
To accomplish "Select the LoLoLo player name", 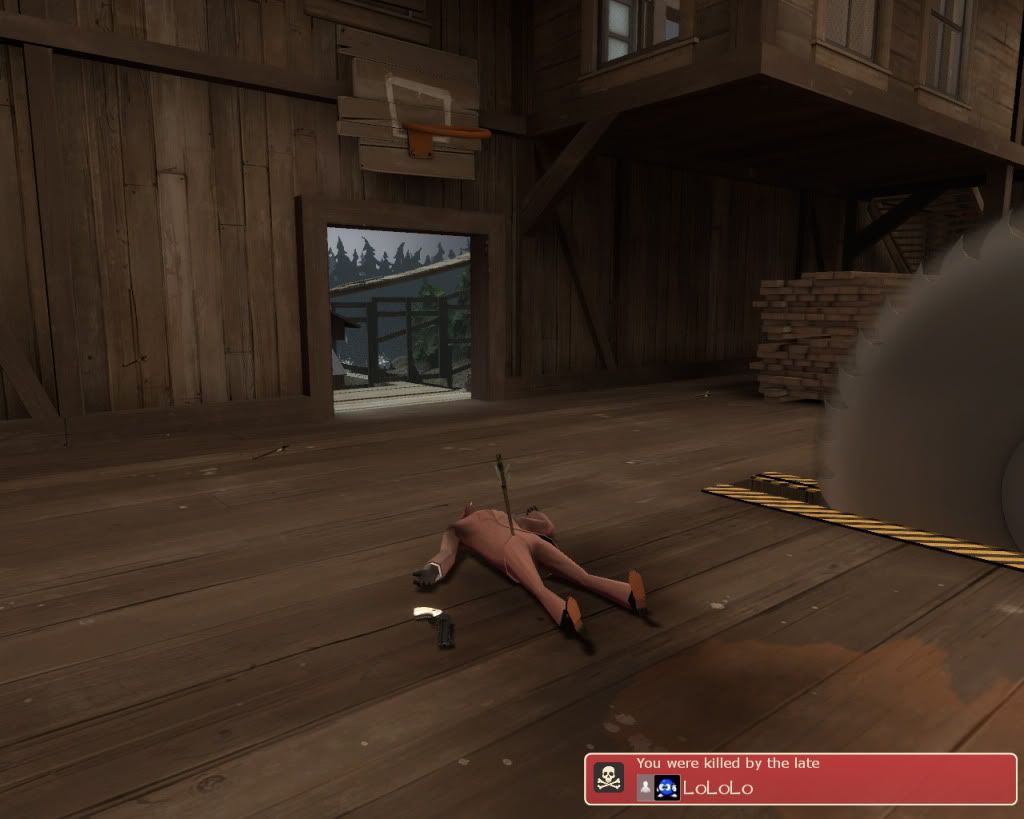I will [718, 788].
